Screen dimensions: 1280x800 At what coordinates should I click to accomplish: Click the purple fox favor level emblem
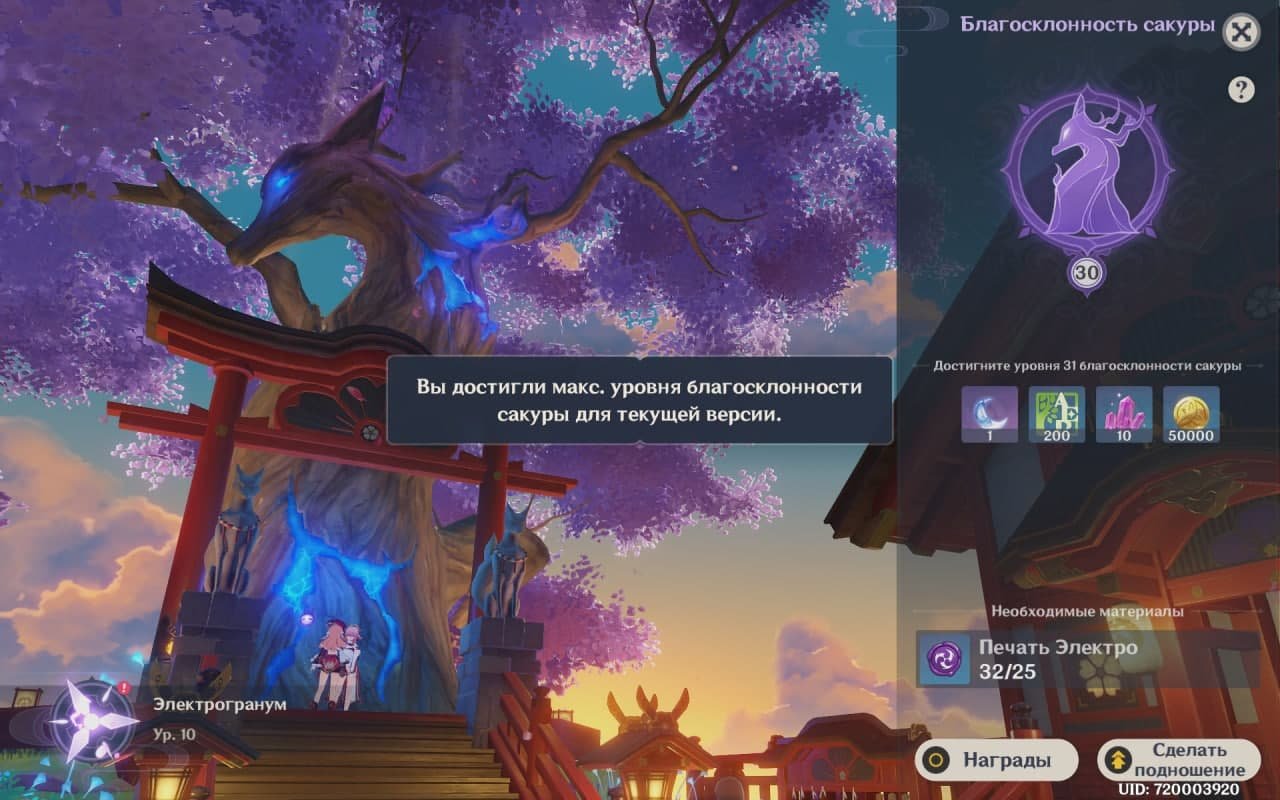1086,176
